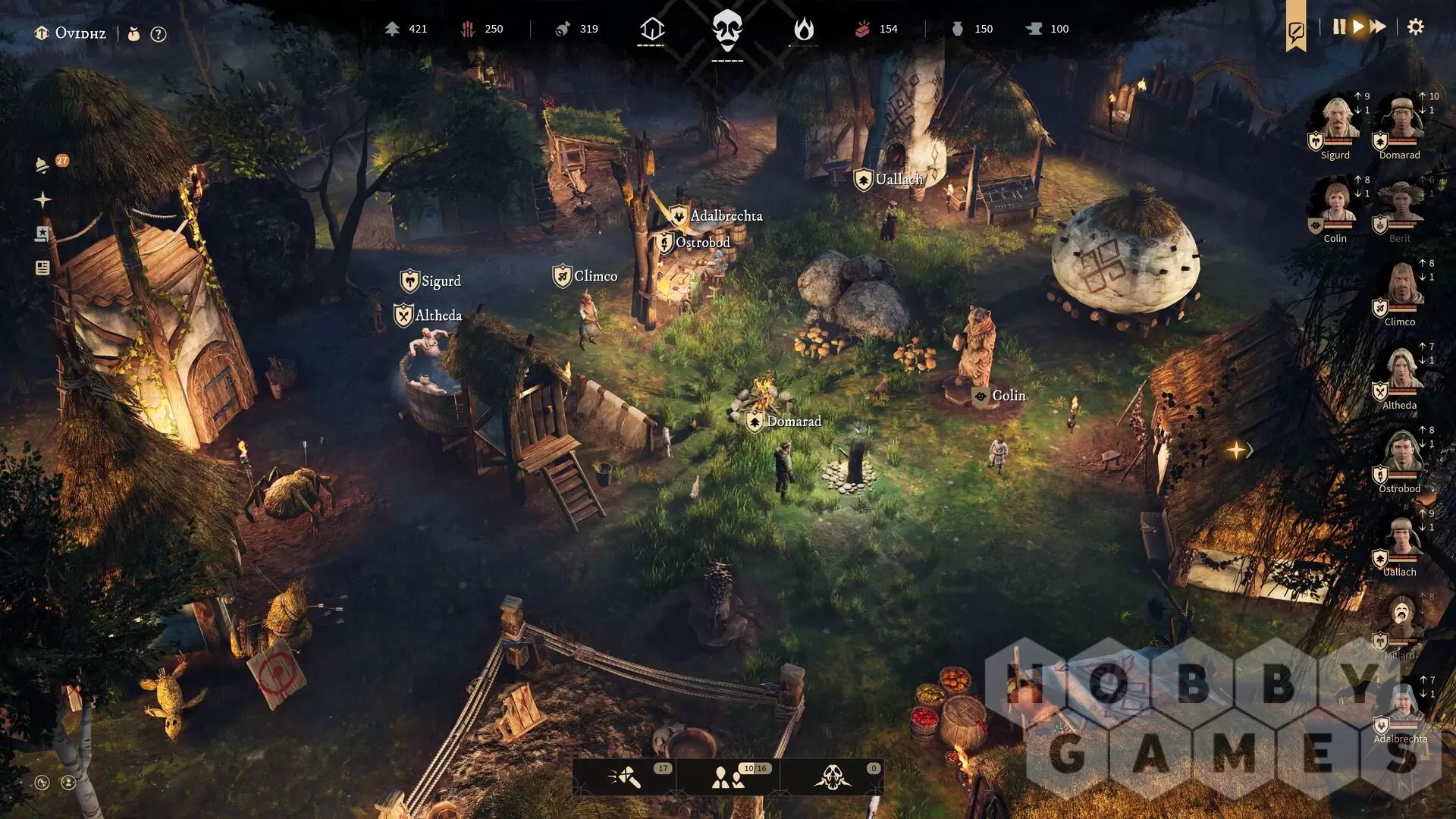This screenshot has height=819, width=1456.
Task: Select the house icon in top bar
Action: [x=651, y=30]
